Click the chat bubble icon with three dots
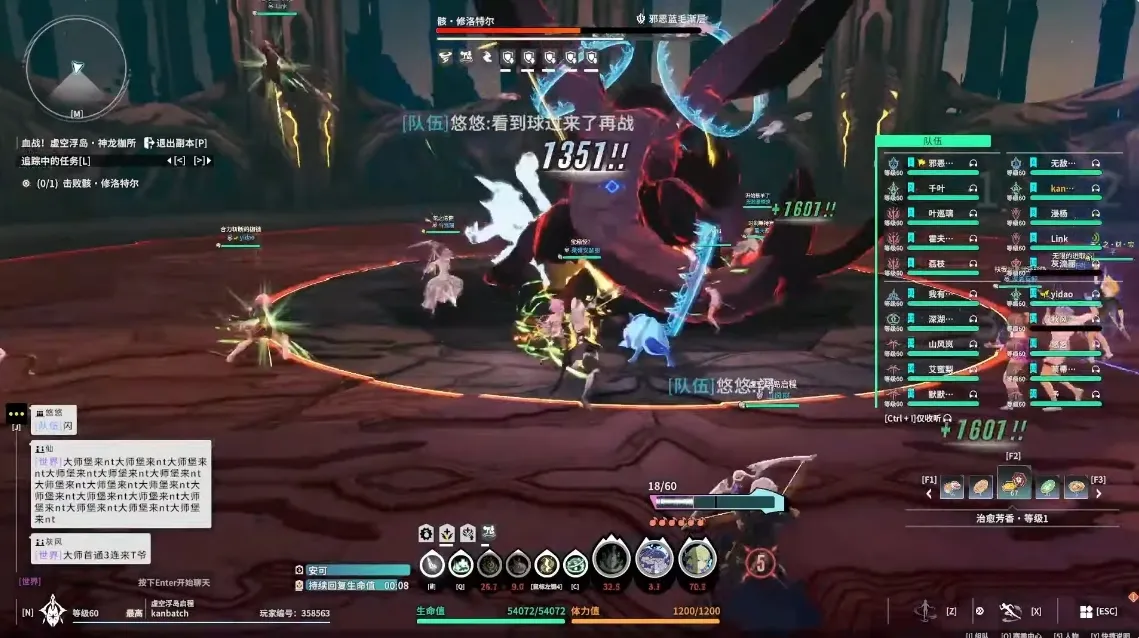 pos(16,412)
